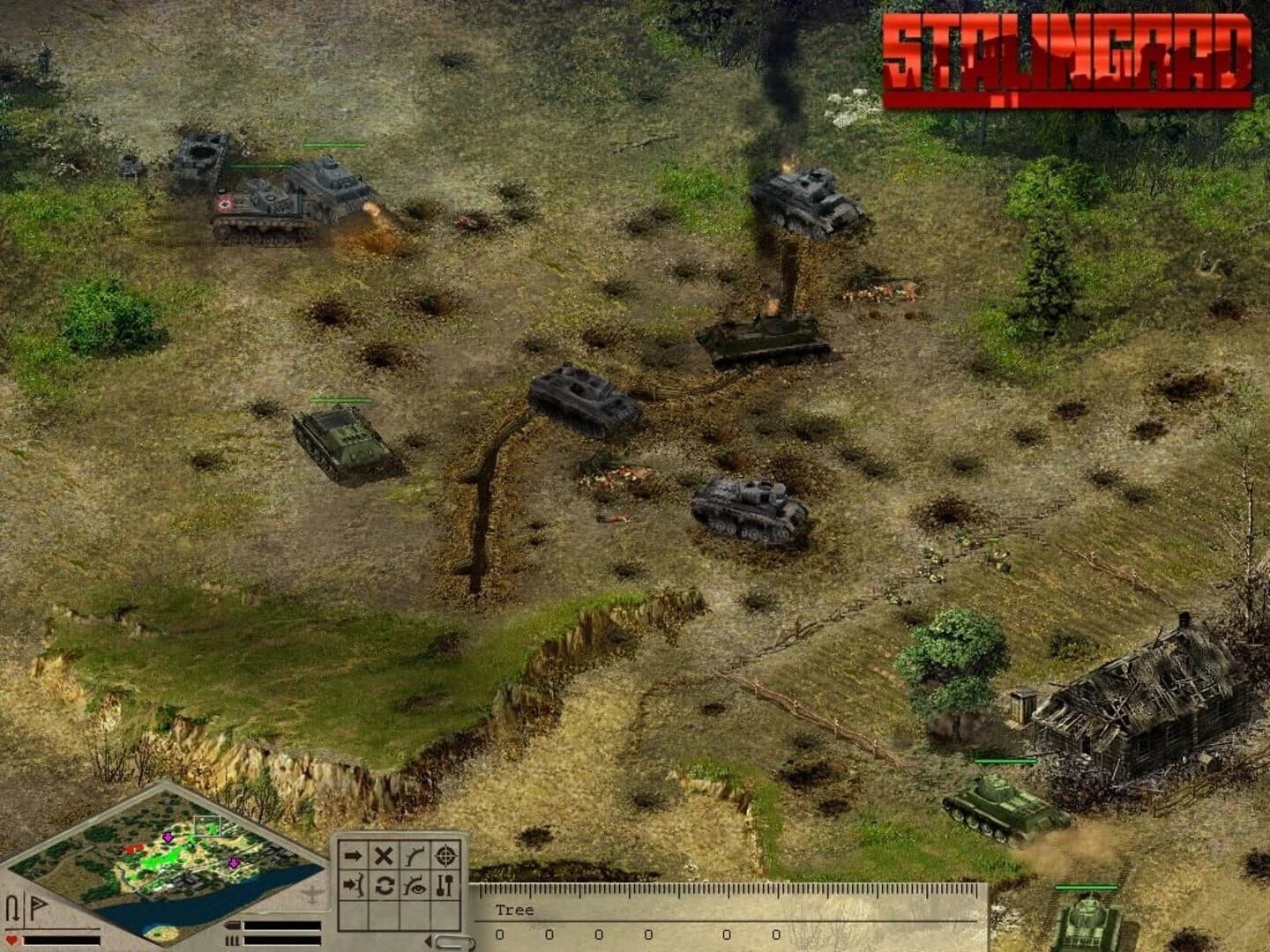The width and height of the screenshot is (1270, 952).
Task: Select the board-vehicle arrow-into-brackets icon
Action: [x=353, y=886]
